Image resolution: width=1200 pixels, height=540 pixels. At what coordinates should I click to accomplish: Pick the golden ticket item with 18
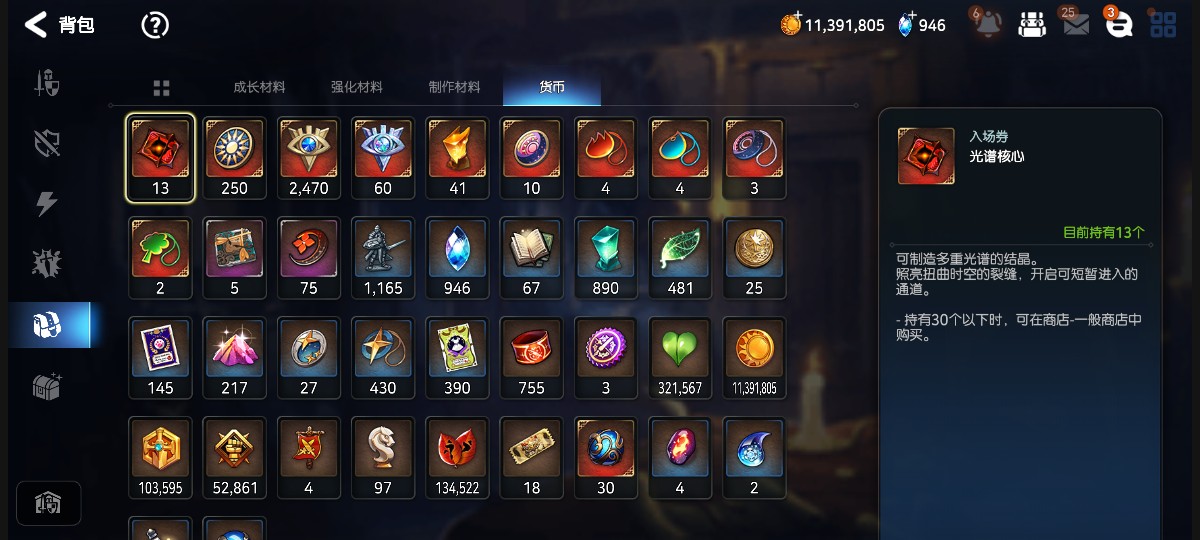point(531,457)
